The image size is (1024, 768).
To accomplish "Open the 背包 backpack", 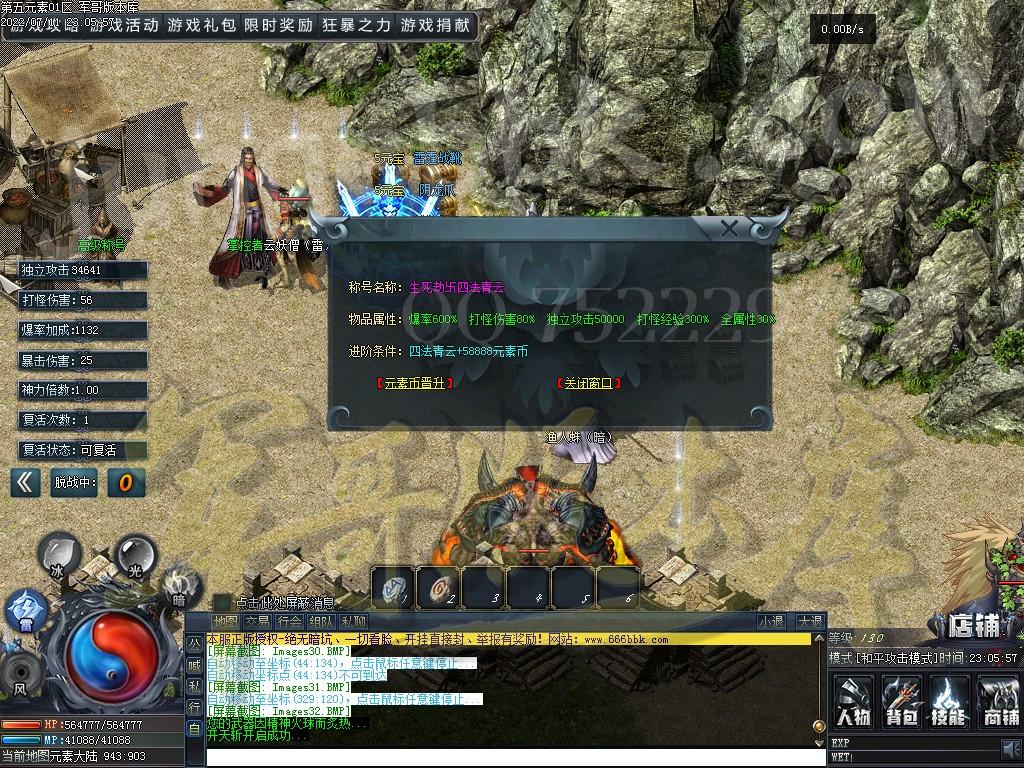I will (901, 700).
